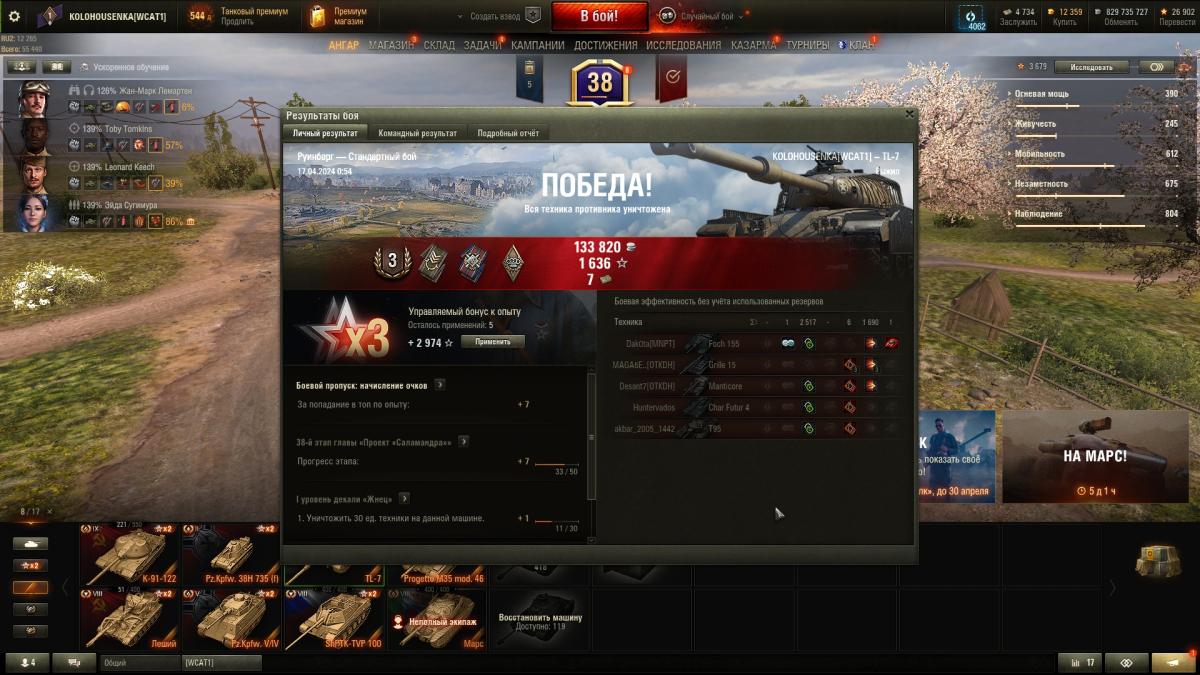The image size is (1200, 675).
Task: Switch to Командный результат tab
Action: pos(418,133)
